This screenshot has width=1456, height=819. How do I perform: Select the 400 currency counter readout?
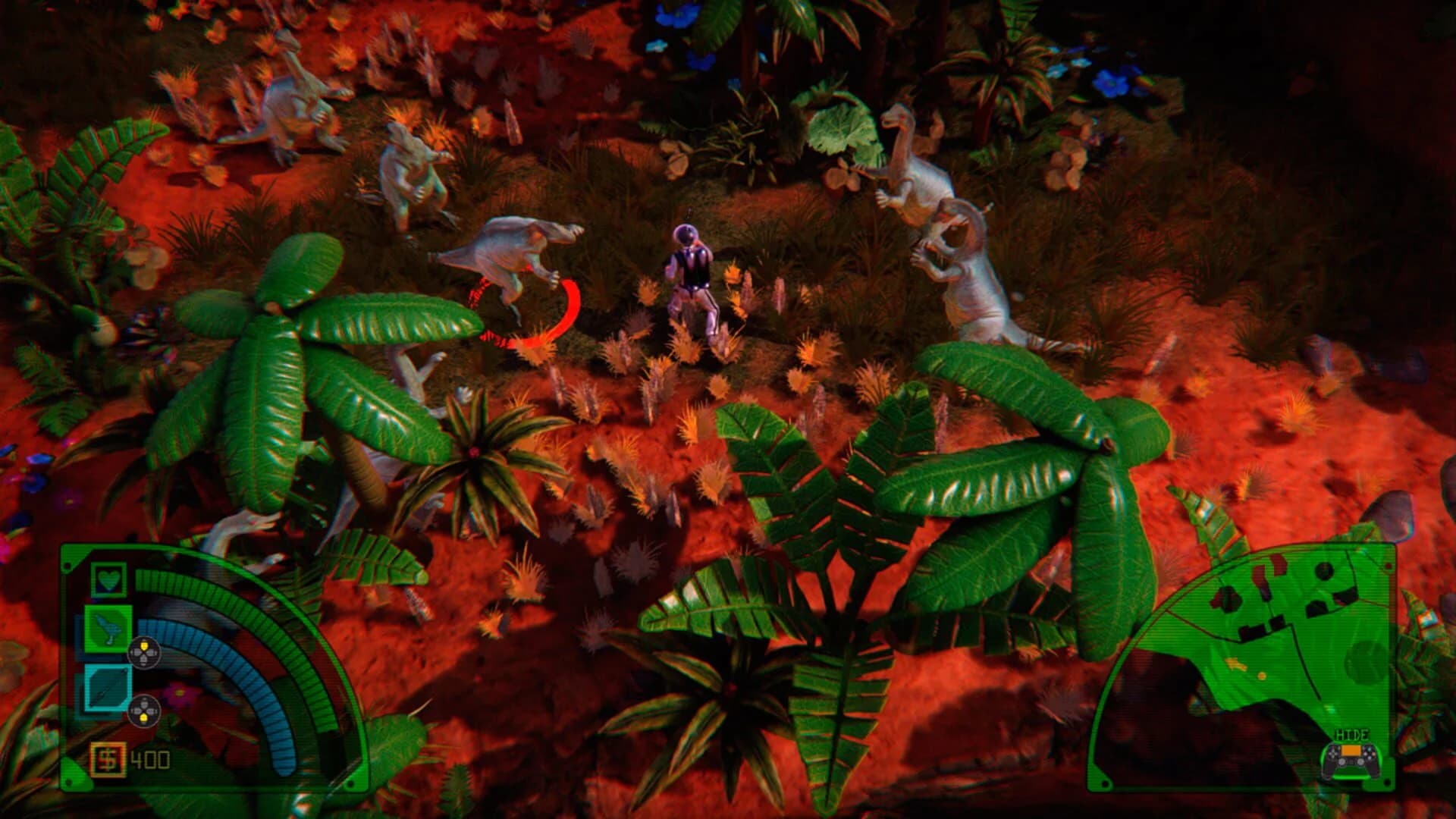[x=149, y=758]
